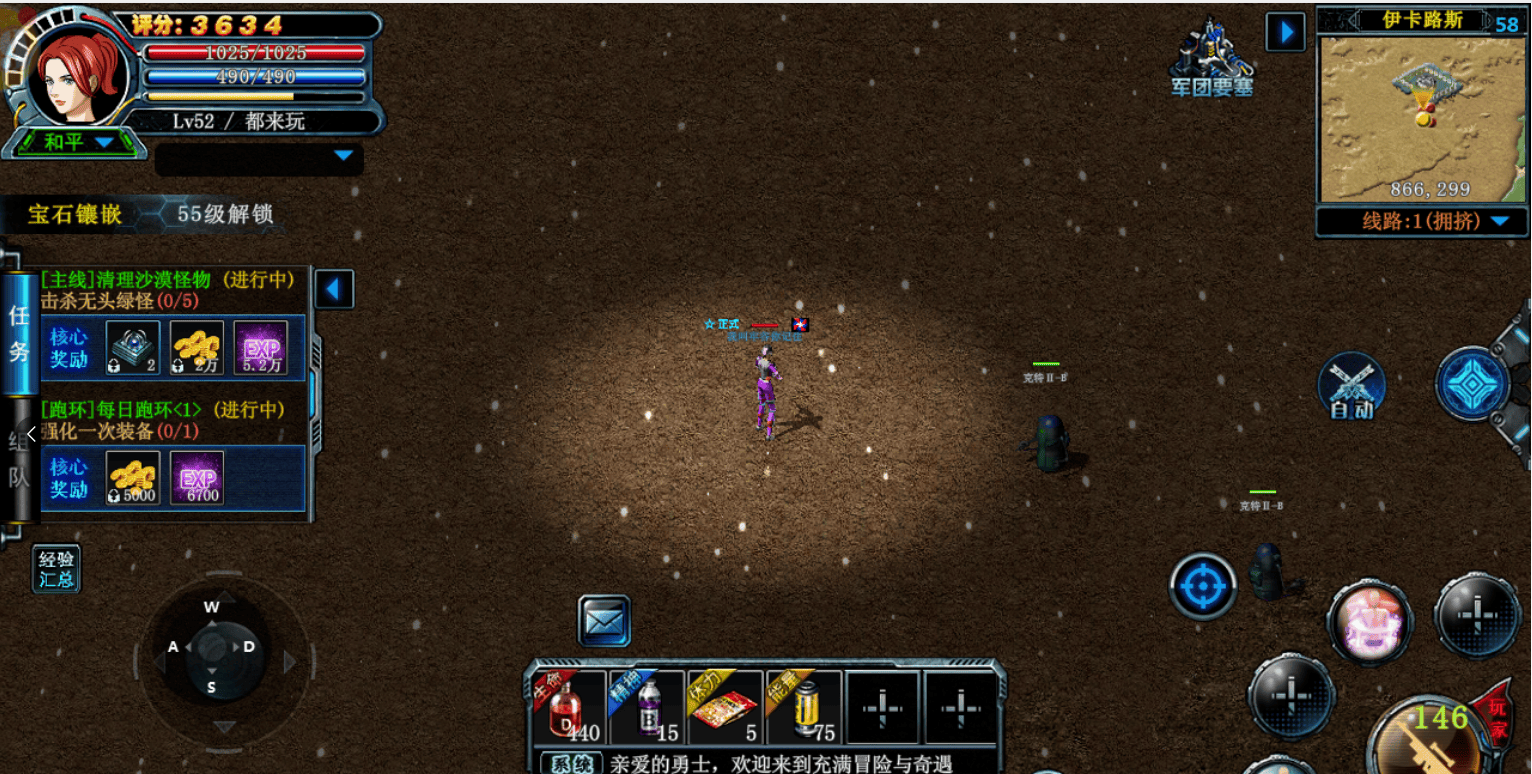Image resolution: width=1532 pixels, height=774 pixels.
Task: Open the 经验汇总 experience summary button
Action: [56, 569]
